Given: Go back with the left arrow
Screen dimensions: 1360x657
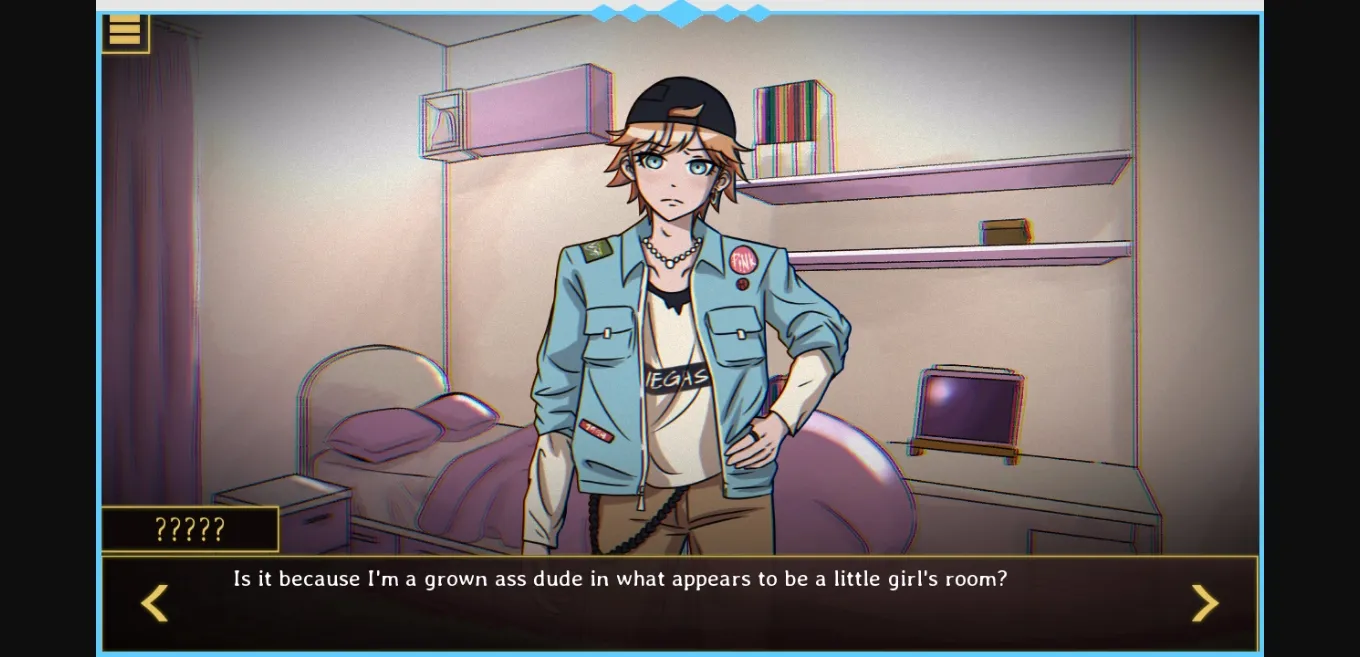Looking at the screenshot, I should tap(154, 602).
